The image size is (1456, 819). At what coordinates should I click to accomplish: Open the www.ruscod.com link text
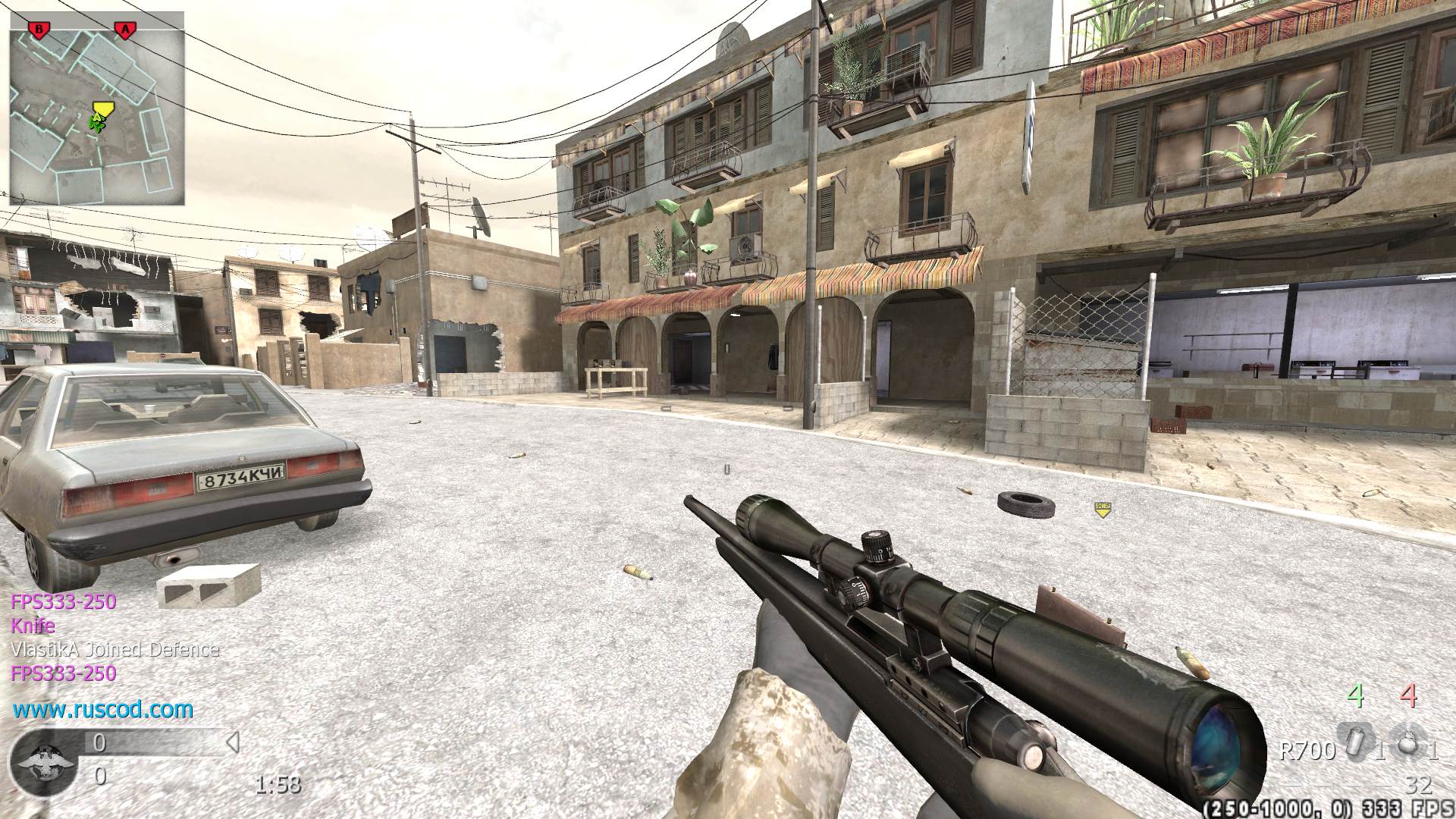[103, 710]
